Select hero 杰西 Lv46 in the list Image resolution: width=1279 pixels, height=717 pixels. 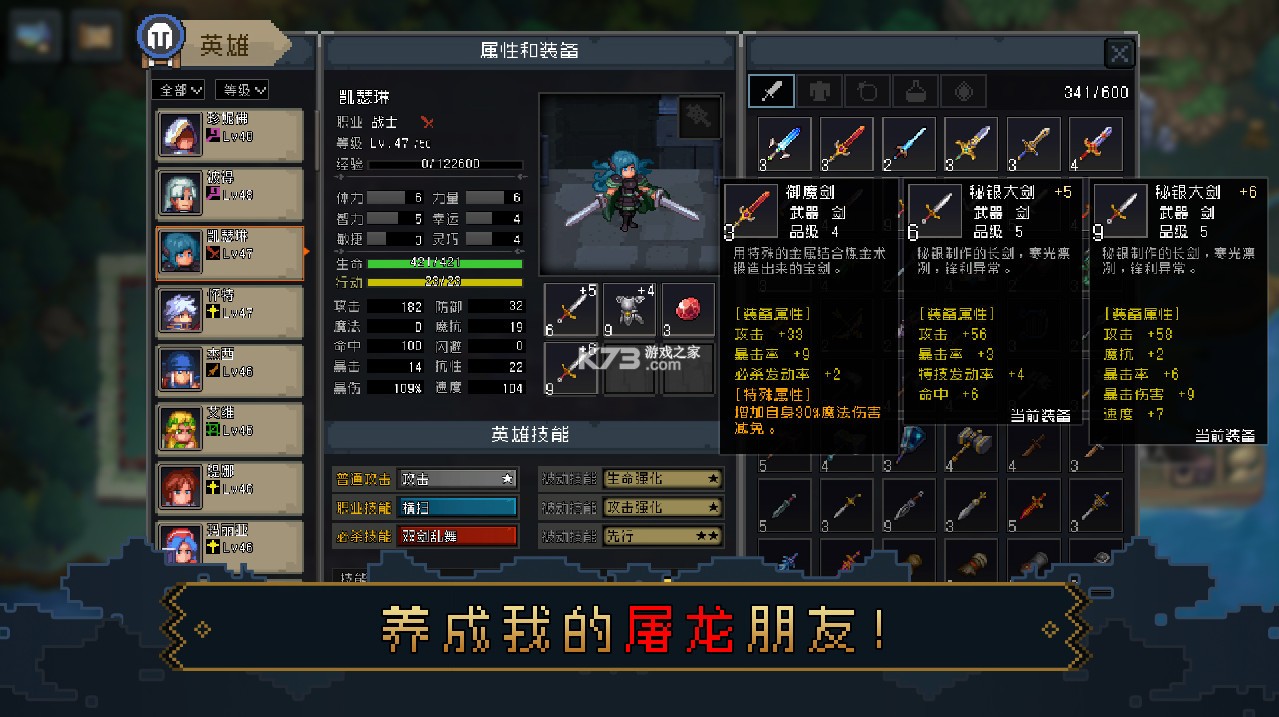[x=229, y=370]
